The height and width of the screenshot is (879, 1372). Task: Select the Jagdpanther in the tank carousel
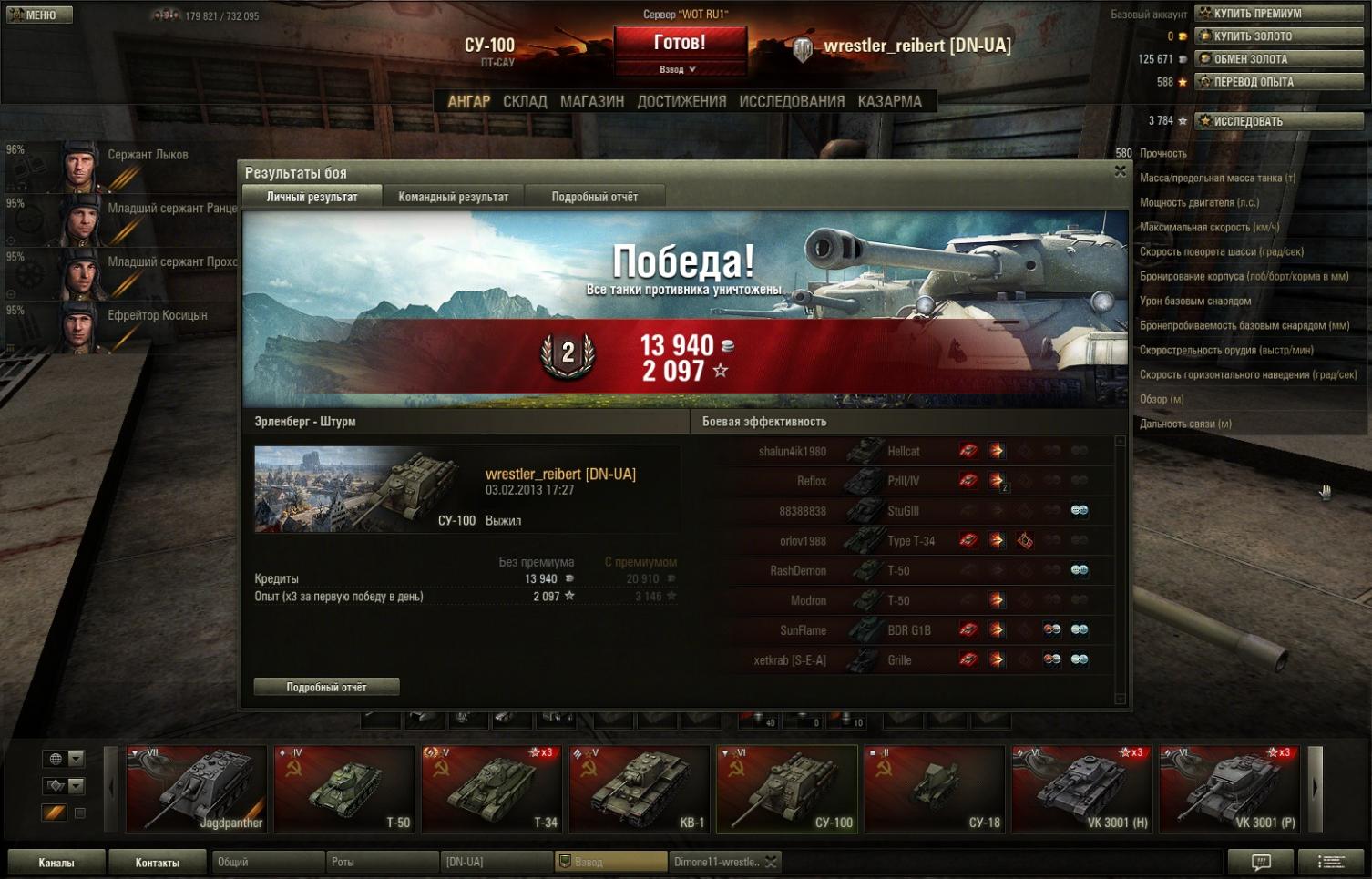pyautogui.click(x=197, y=789)
